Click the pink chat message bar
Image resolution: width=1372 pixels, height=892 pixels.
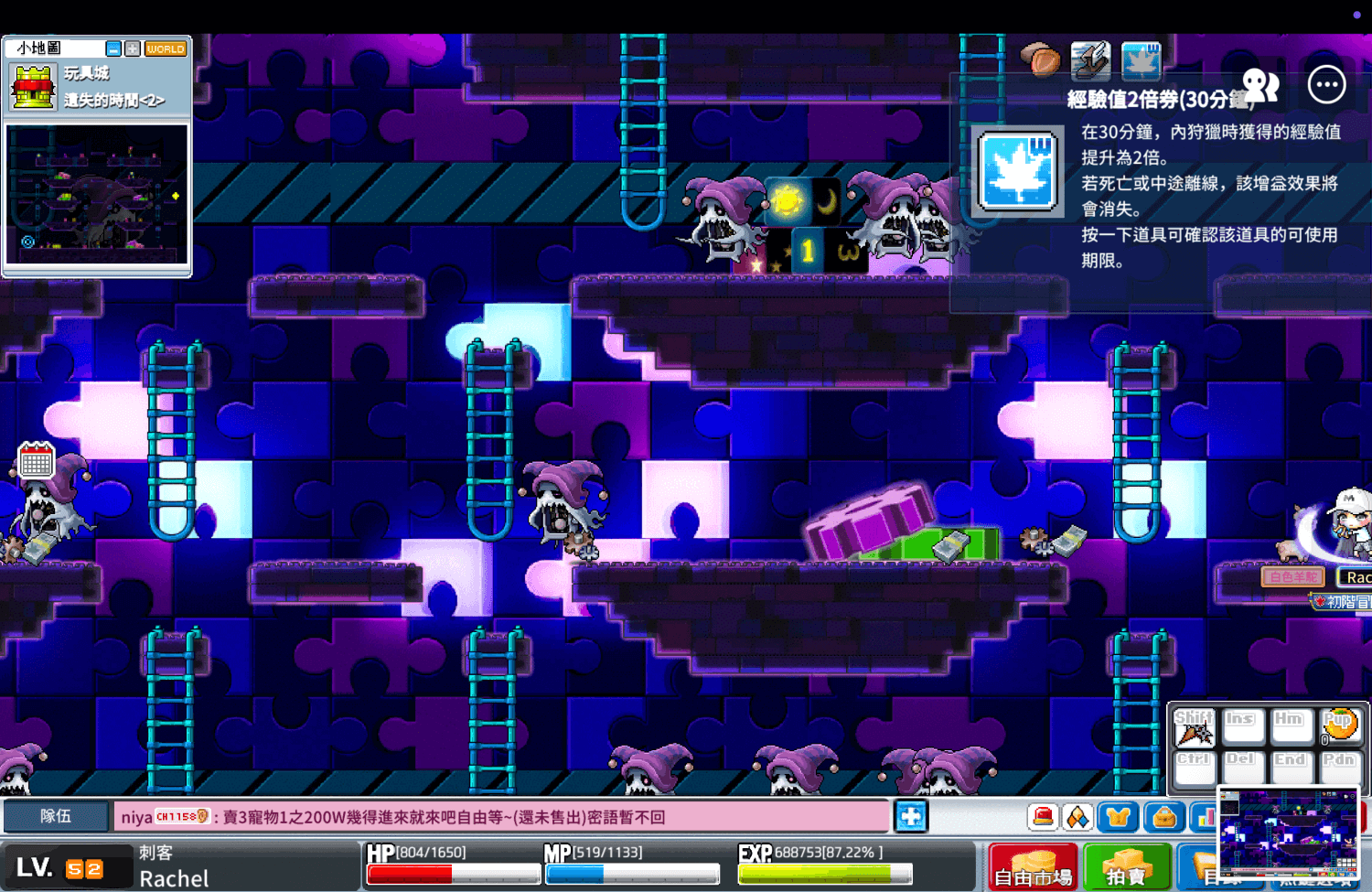pyautogui.click(x=501, y=816)
